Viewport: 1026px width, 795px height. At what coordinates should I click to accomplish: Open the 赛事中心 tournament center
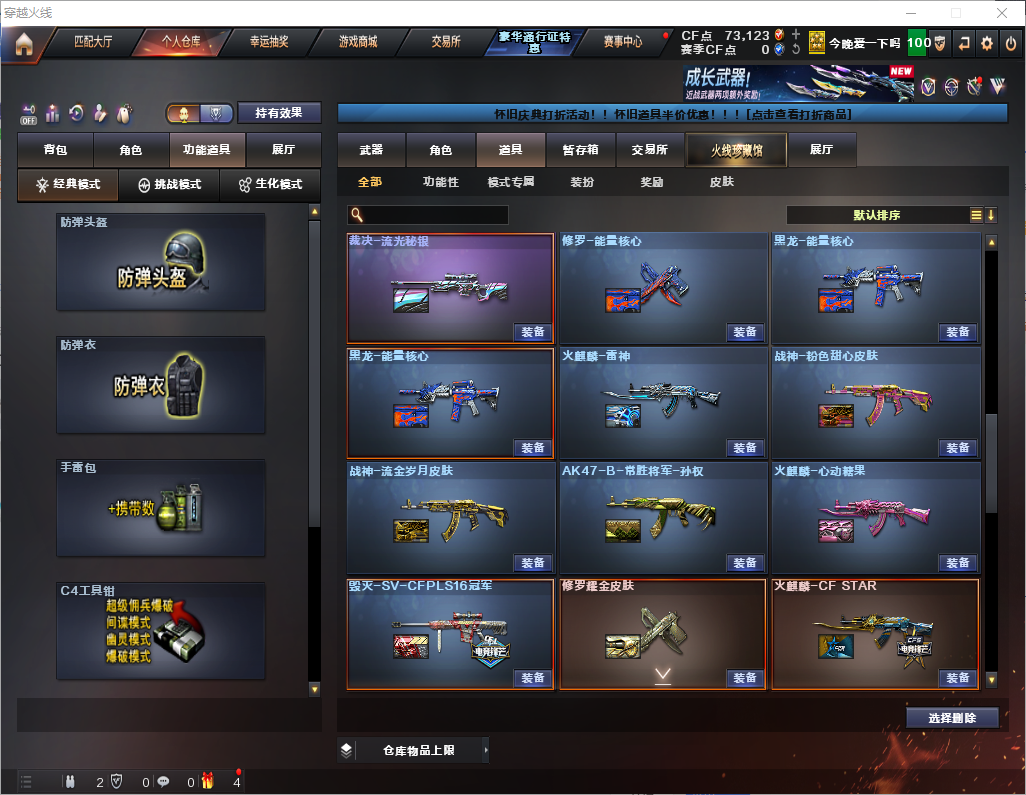[622, 43]
